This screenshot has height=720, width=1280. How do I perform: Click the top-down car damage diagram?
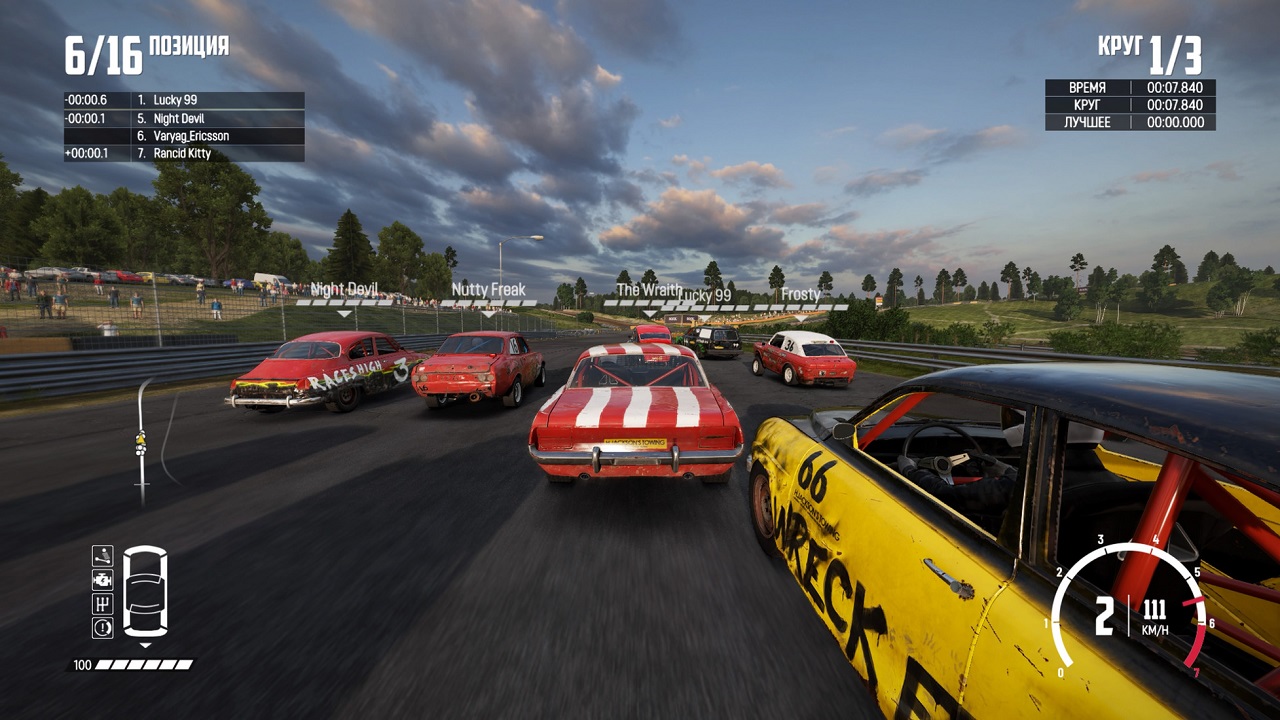pyautogui.click(x=145, y=591)
